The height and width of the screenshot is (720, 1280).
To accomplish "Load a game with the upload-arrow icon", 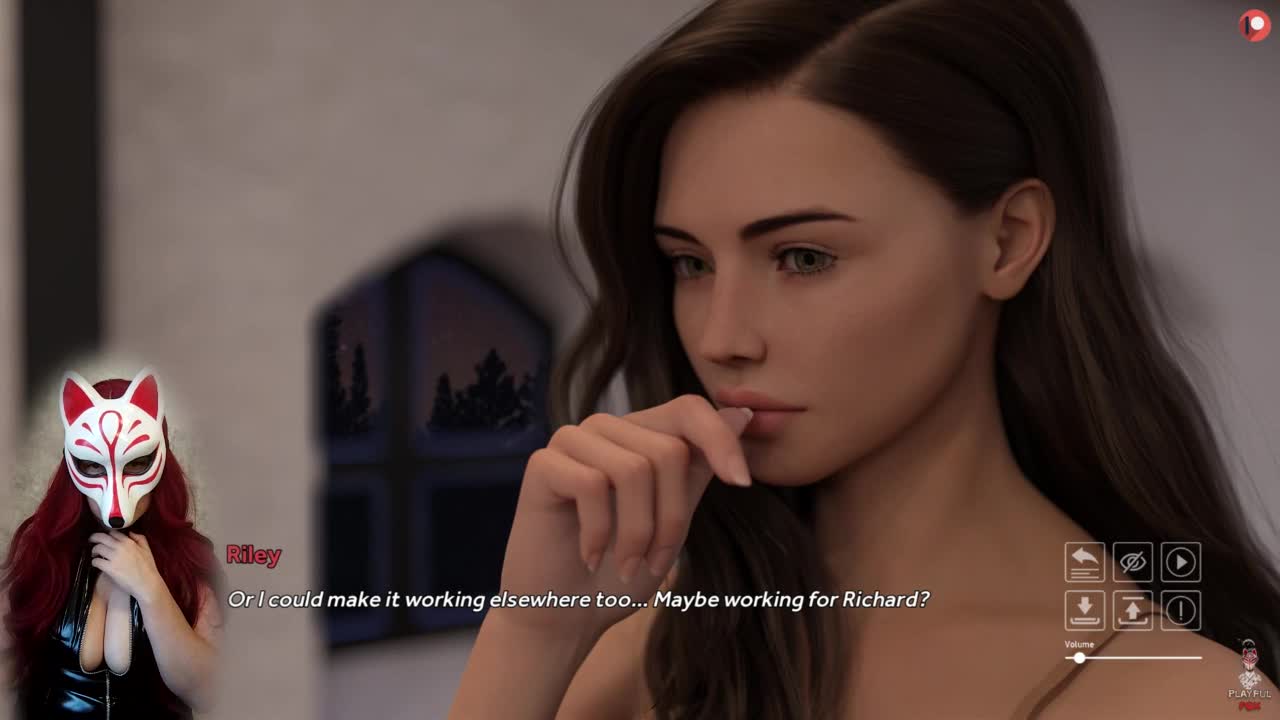I will (1132, 610).
